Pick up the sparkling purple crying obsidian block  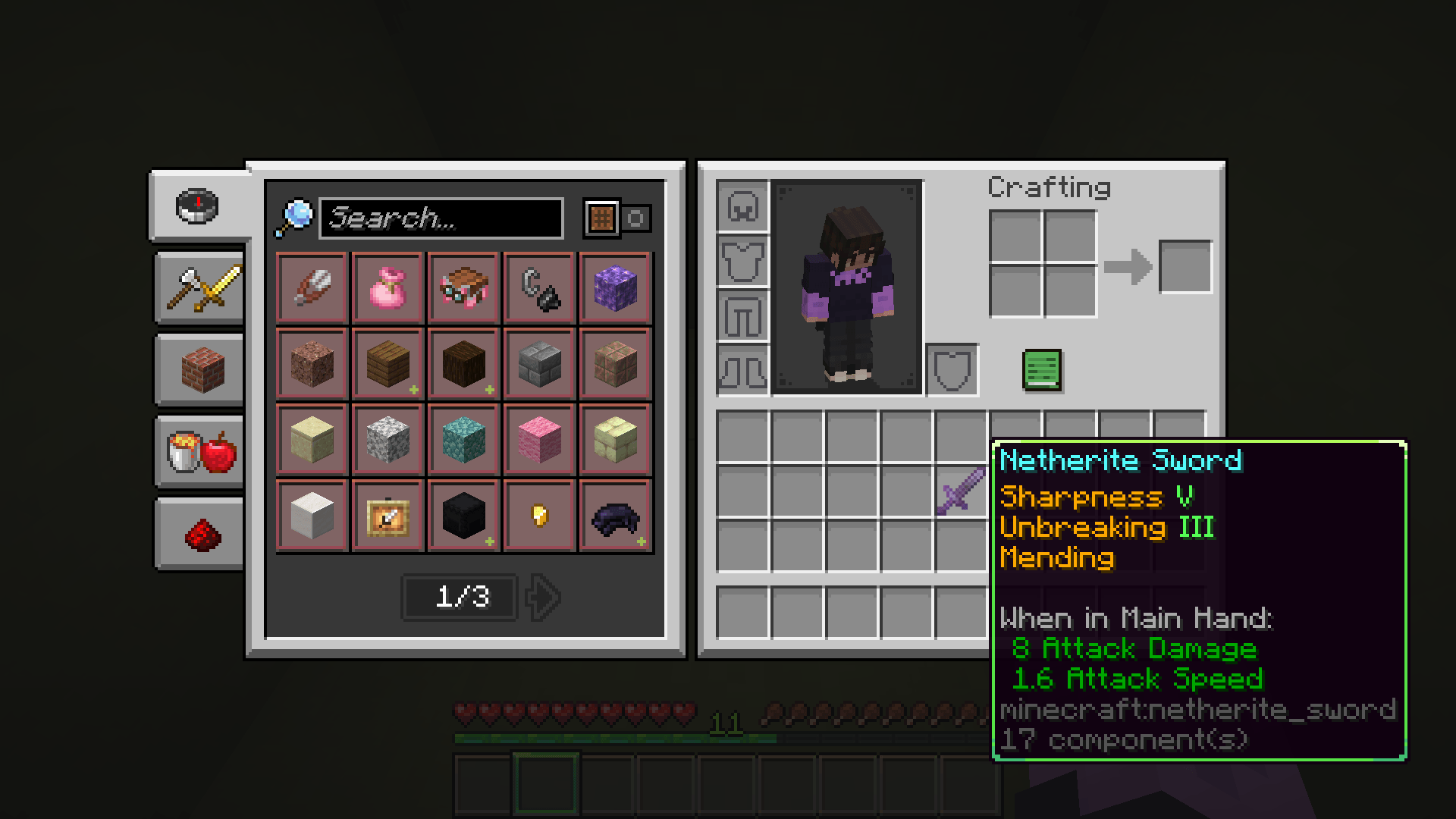point(614,288)
